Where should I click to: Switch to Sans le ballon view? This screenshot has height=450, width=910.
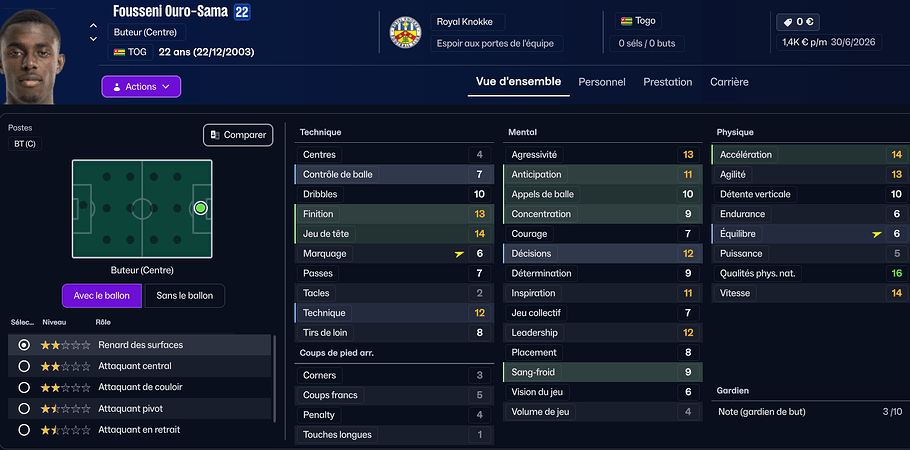coord(185,296)
